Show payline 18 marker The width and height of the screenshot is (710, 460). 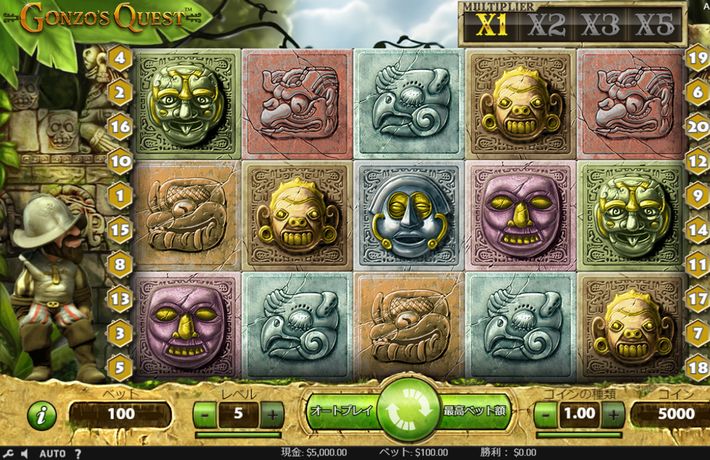(697, 366)
